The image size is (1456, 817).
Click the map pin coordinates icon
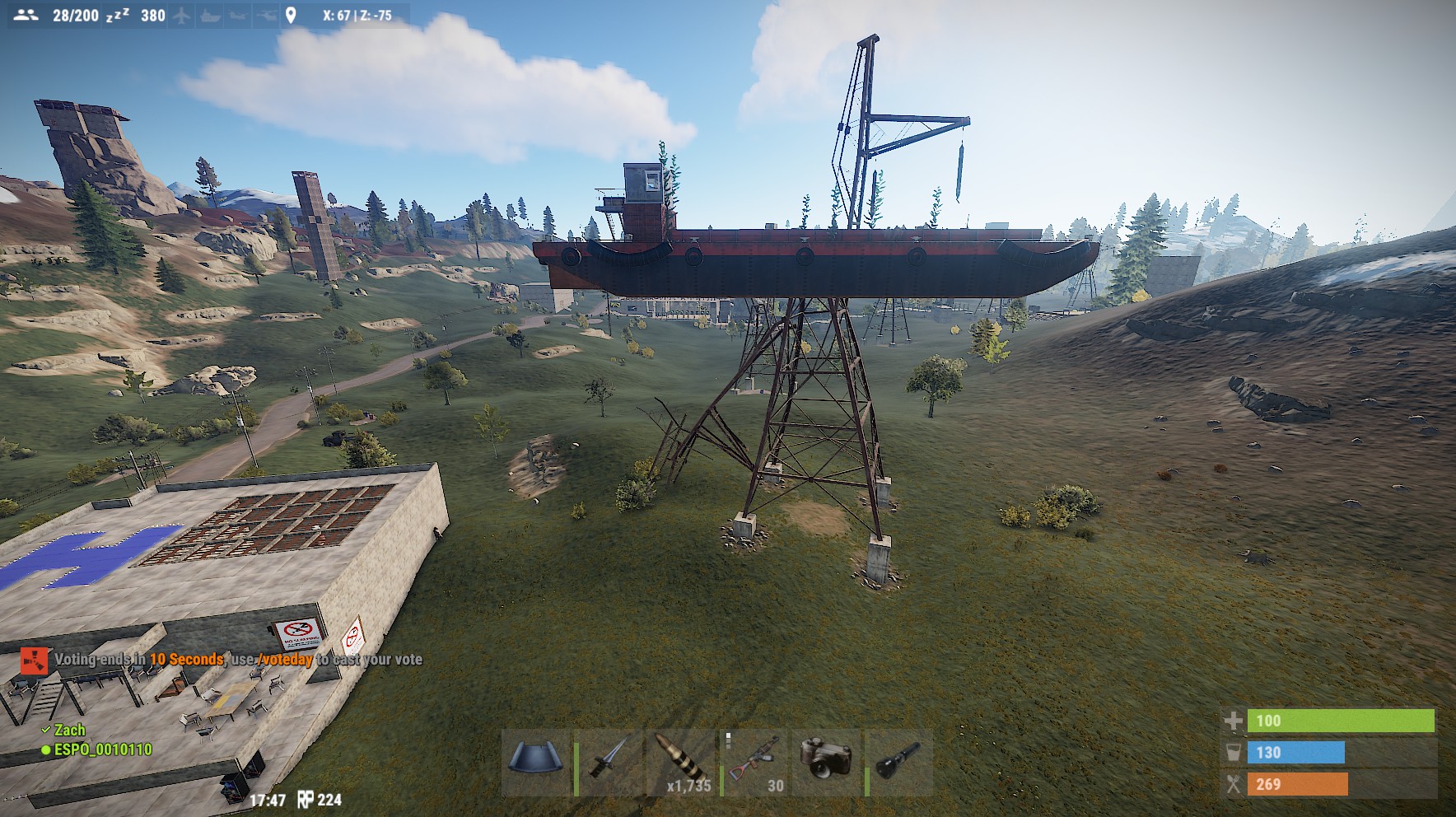coord(291,16)
